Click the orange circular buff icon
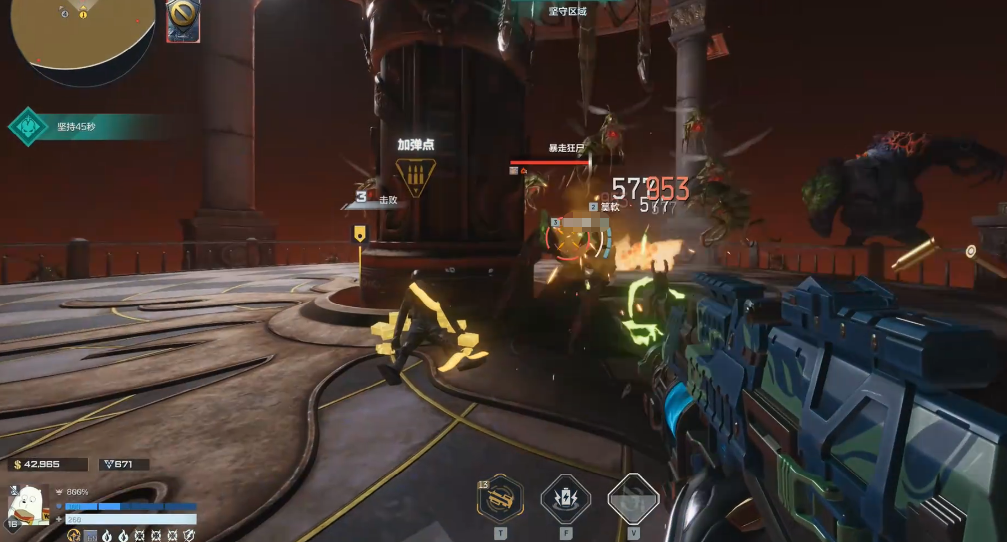This screenshot has height=542, width=1007. coord(73,536)
